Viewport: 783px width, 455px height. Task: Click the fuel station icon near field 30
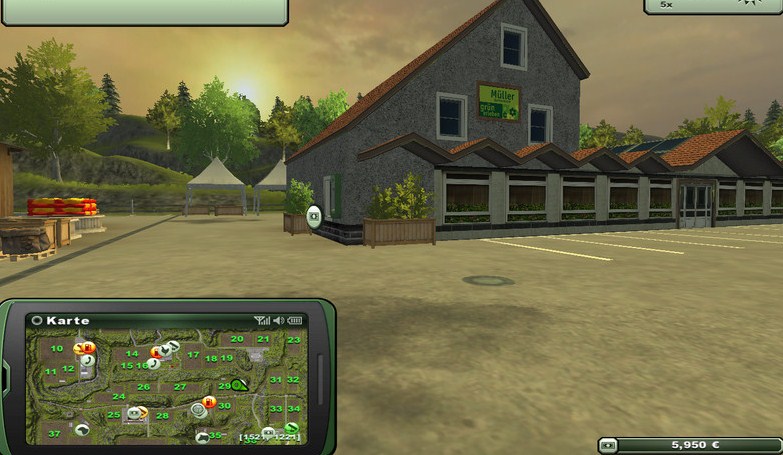(209, 402)
